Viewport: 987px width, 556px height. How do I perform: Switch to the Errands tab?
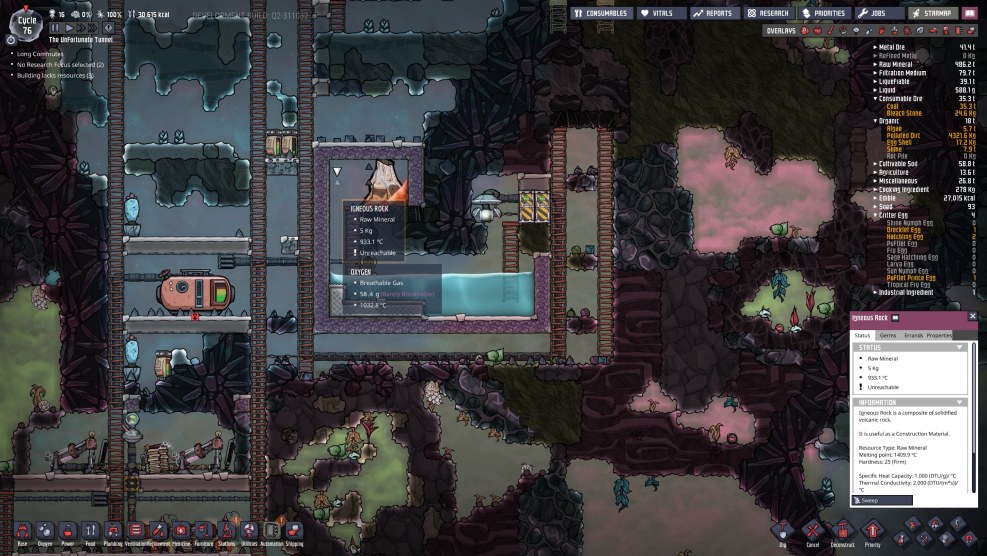(x=913, y=335)
